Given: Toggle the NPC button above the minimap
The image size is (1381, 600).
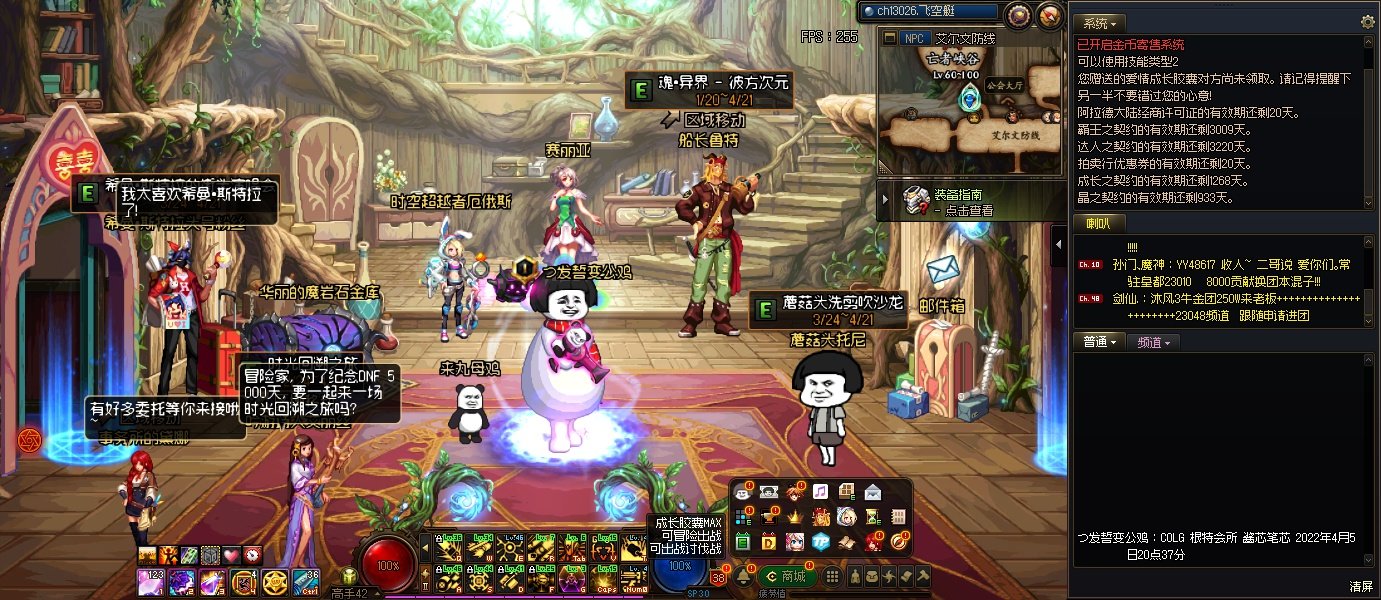Looking at the screenshot, I should tap(914, 38).
